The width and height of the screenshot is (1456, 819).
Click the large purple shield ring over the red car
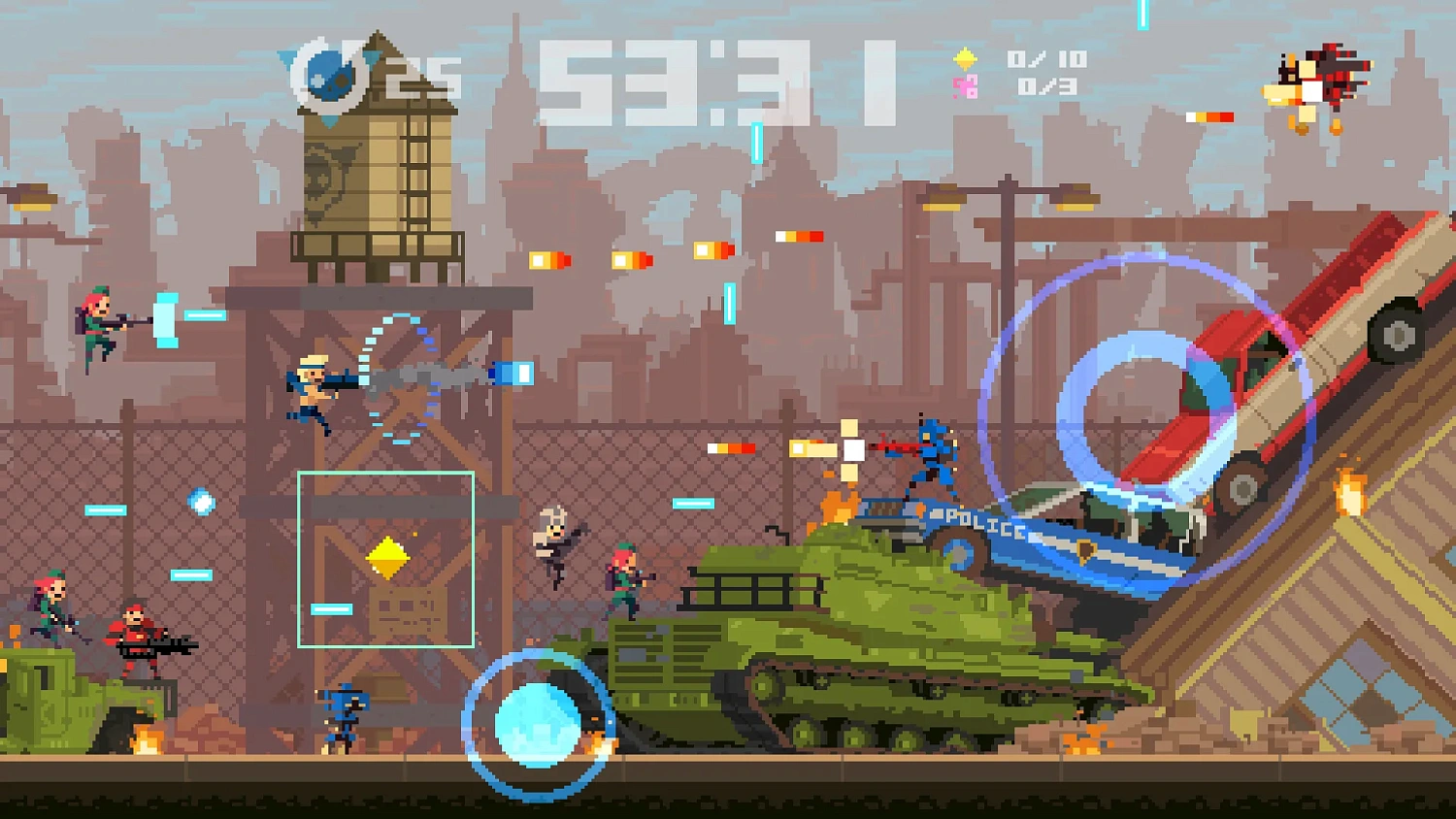1145,417
